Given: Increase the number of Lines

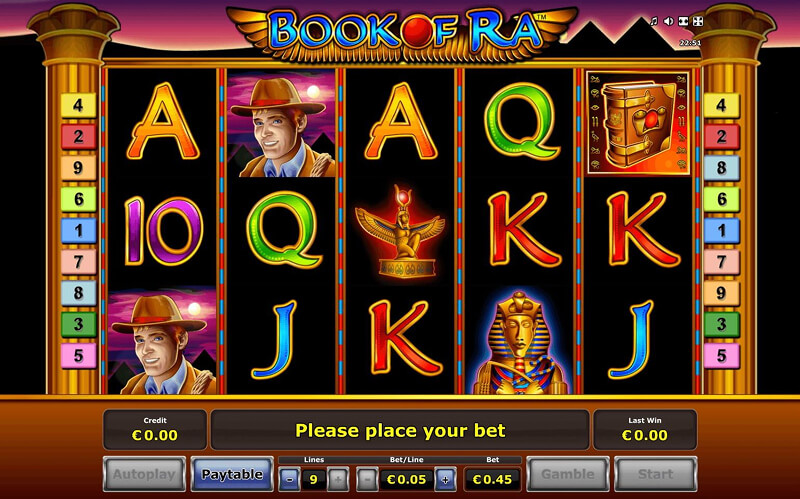Looking at the screenshot, I should click(x=338, y=478).
